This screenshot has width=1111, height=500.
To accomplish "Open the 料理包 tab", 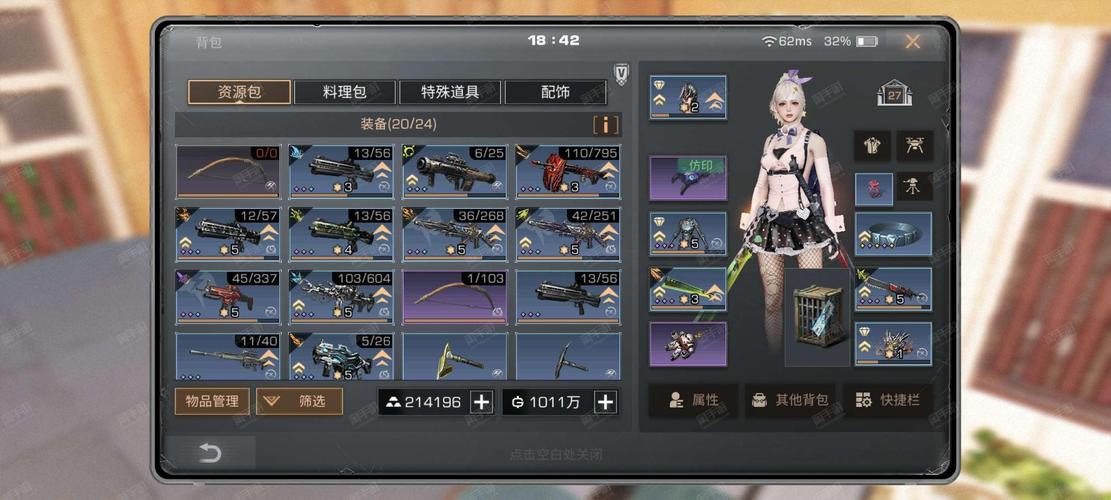I will (x=345, y=92).
